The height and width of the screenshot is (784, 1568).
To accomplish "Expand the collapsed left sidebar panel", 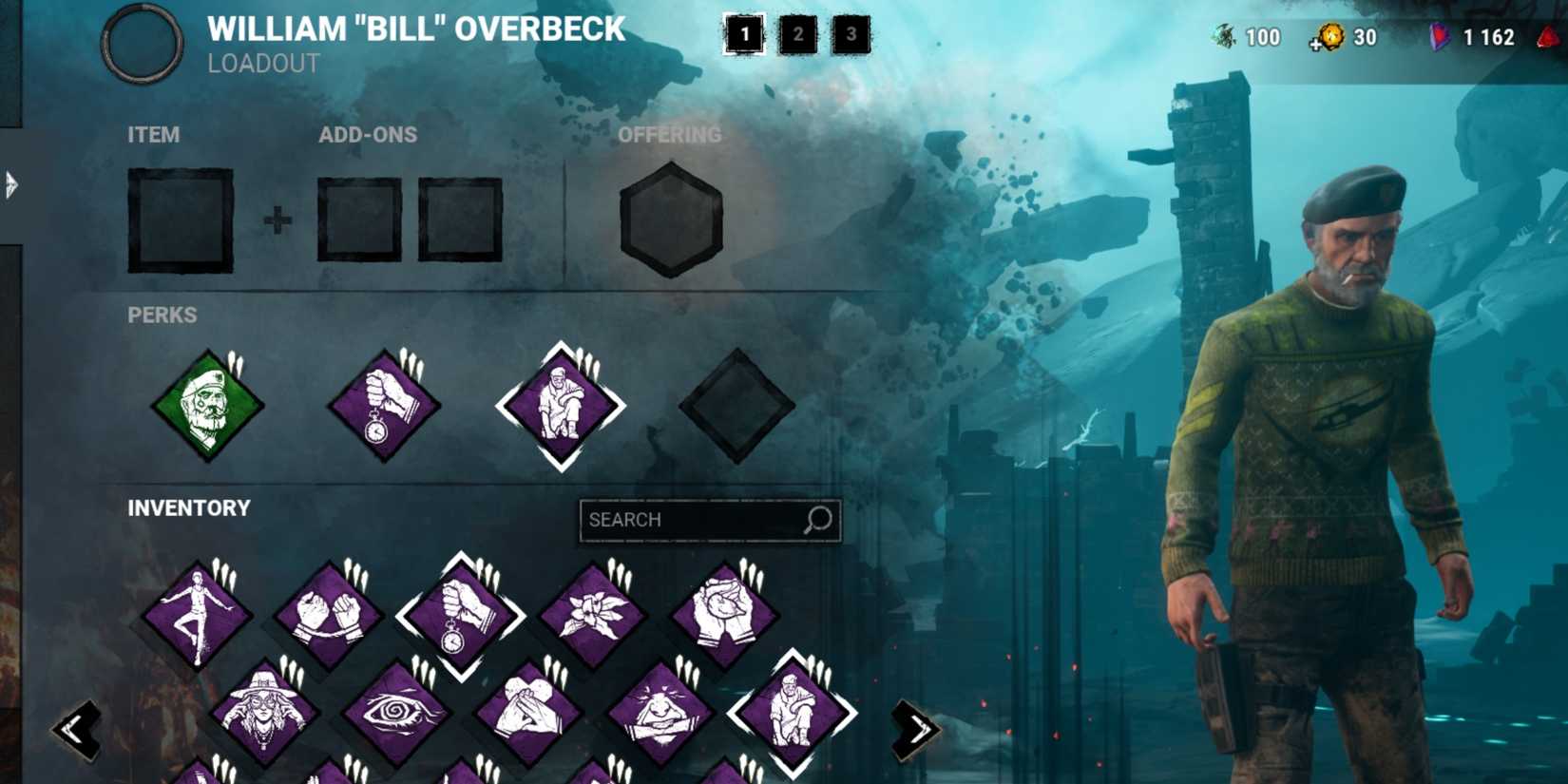I will pyautogui.click(x=10, y=185).
